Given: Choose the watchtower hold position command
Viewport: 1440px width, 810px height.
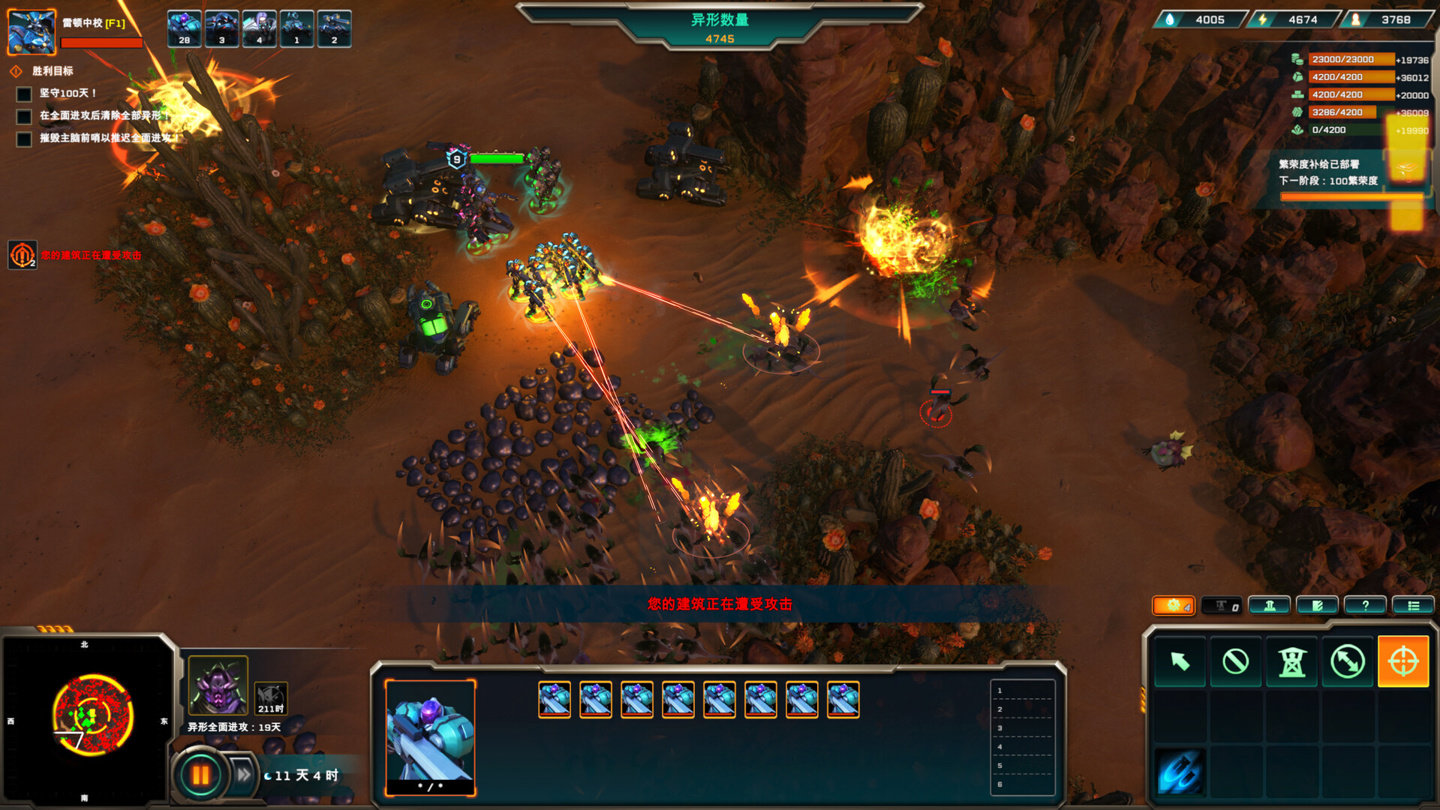Looking at the screenshot, I should (1291, 661).
